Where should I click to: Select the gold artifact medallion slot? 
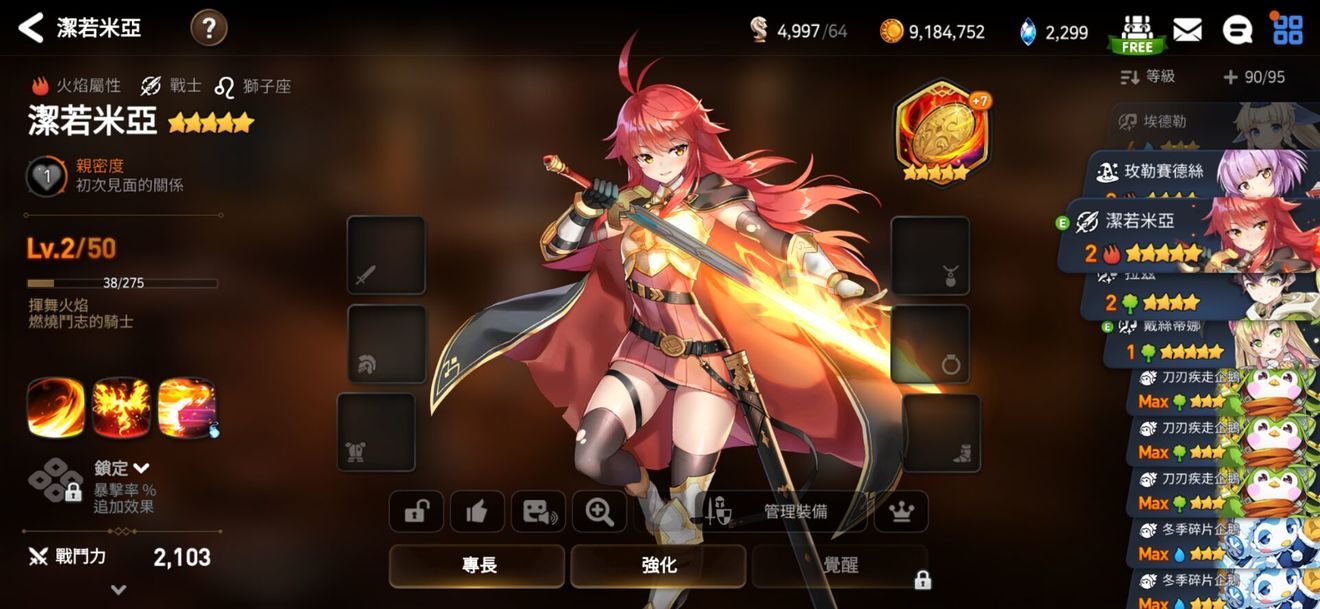pos(936,132)
